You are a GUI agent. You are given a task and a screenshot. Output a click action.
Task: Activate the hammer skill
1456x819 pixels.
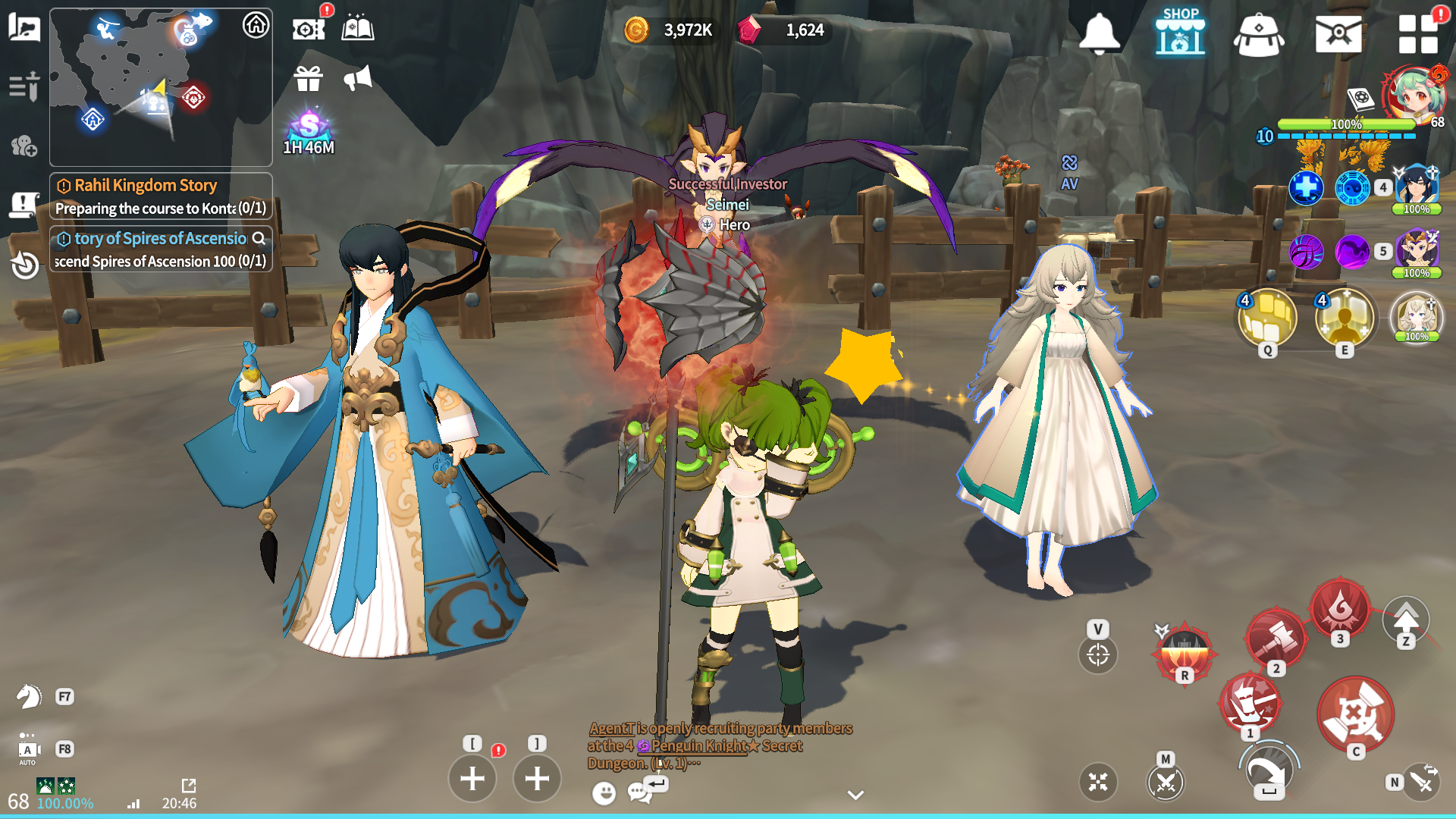point(1276,639)
